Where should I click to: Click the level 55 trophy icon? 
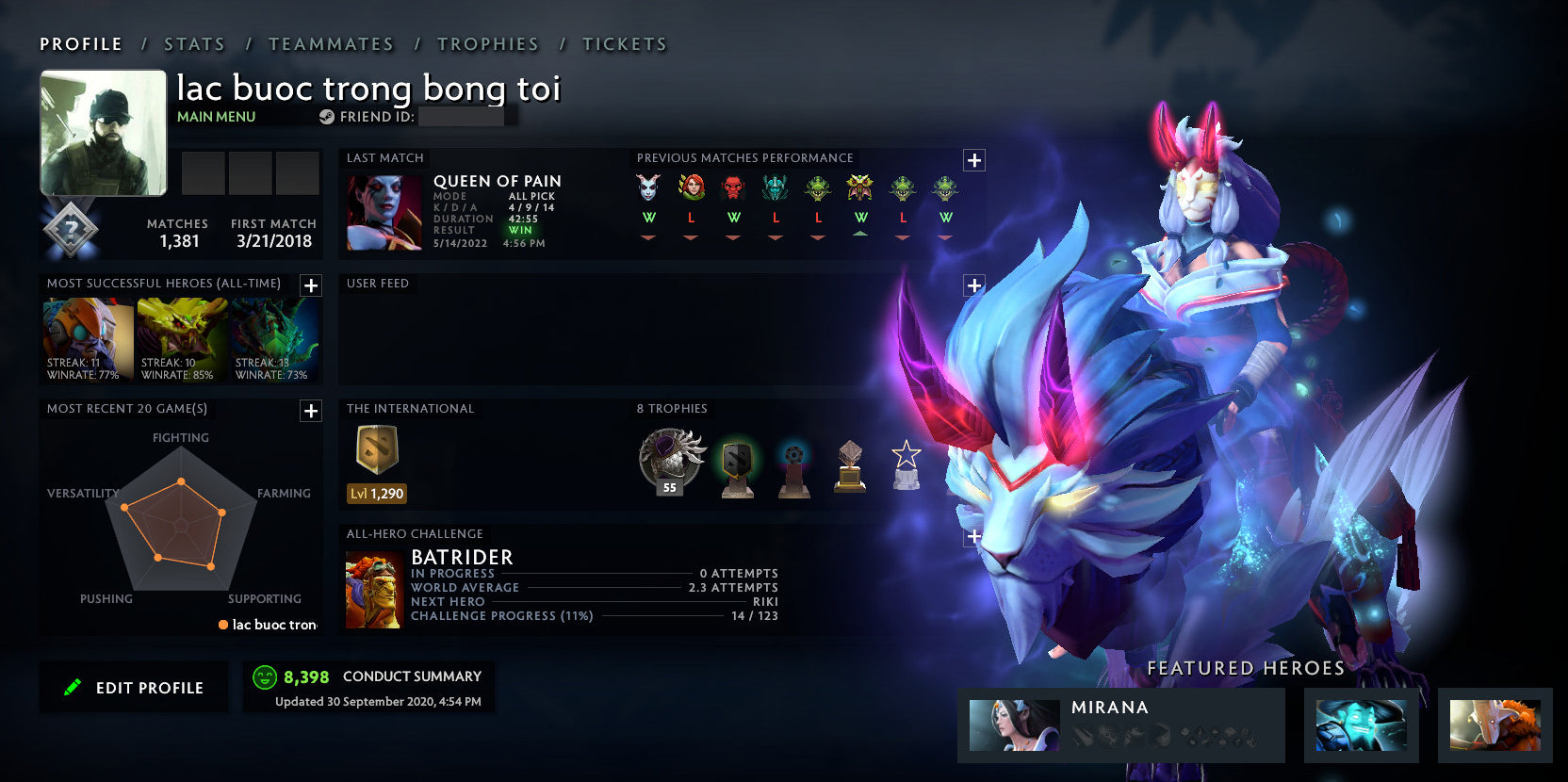click(670, 460)
